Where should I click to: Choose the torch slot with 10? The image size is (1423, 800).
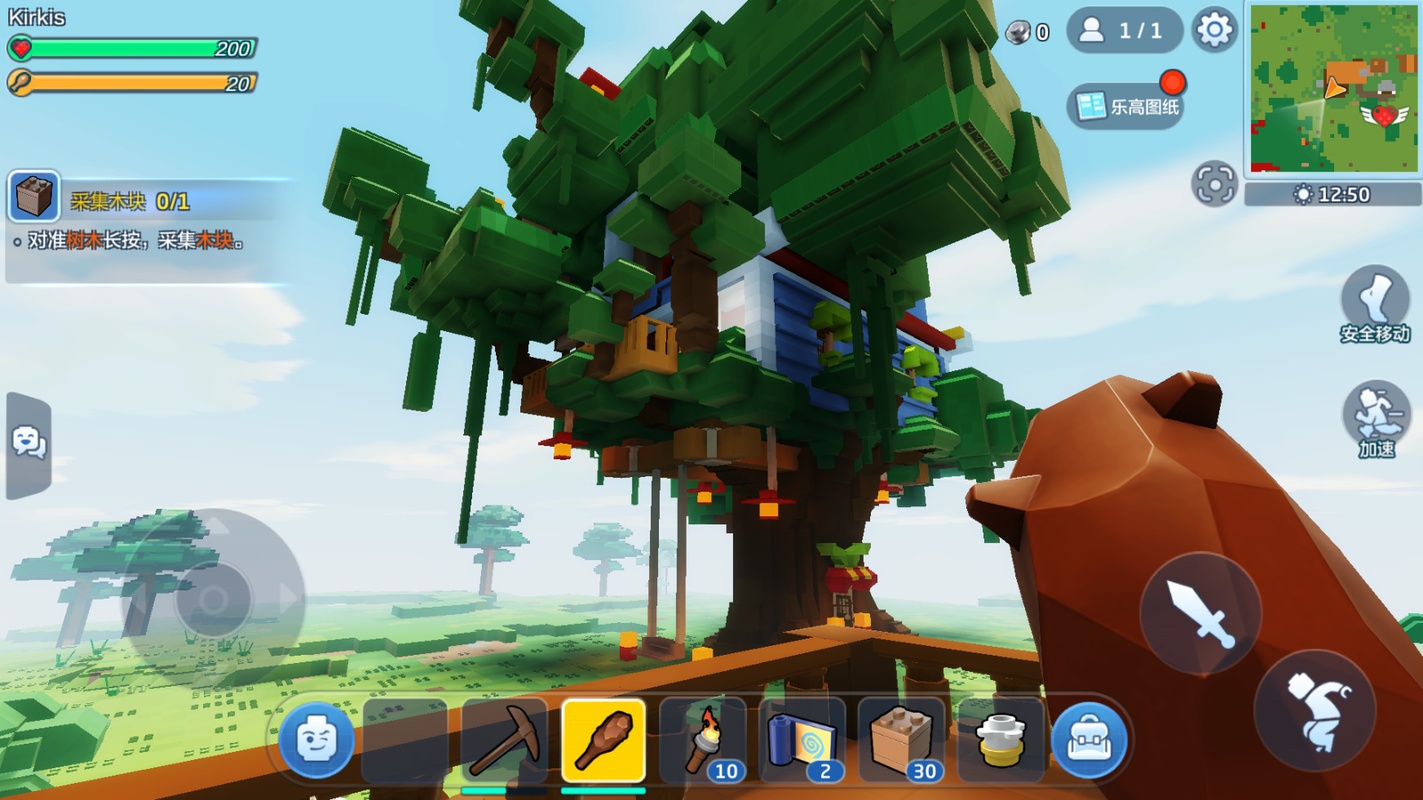pyautogui.click(x=703, y=741)
